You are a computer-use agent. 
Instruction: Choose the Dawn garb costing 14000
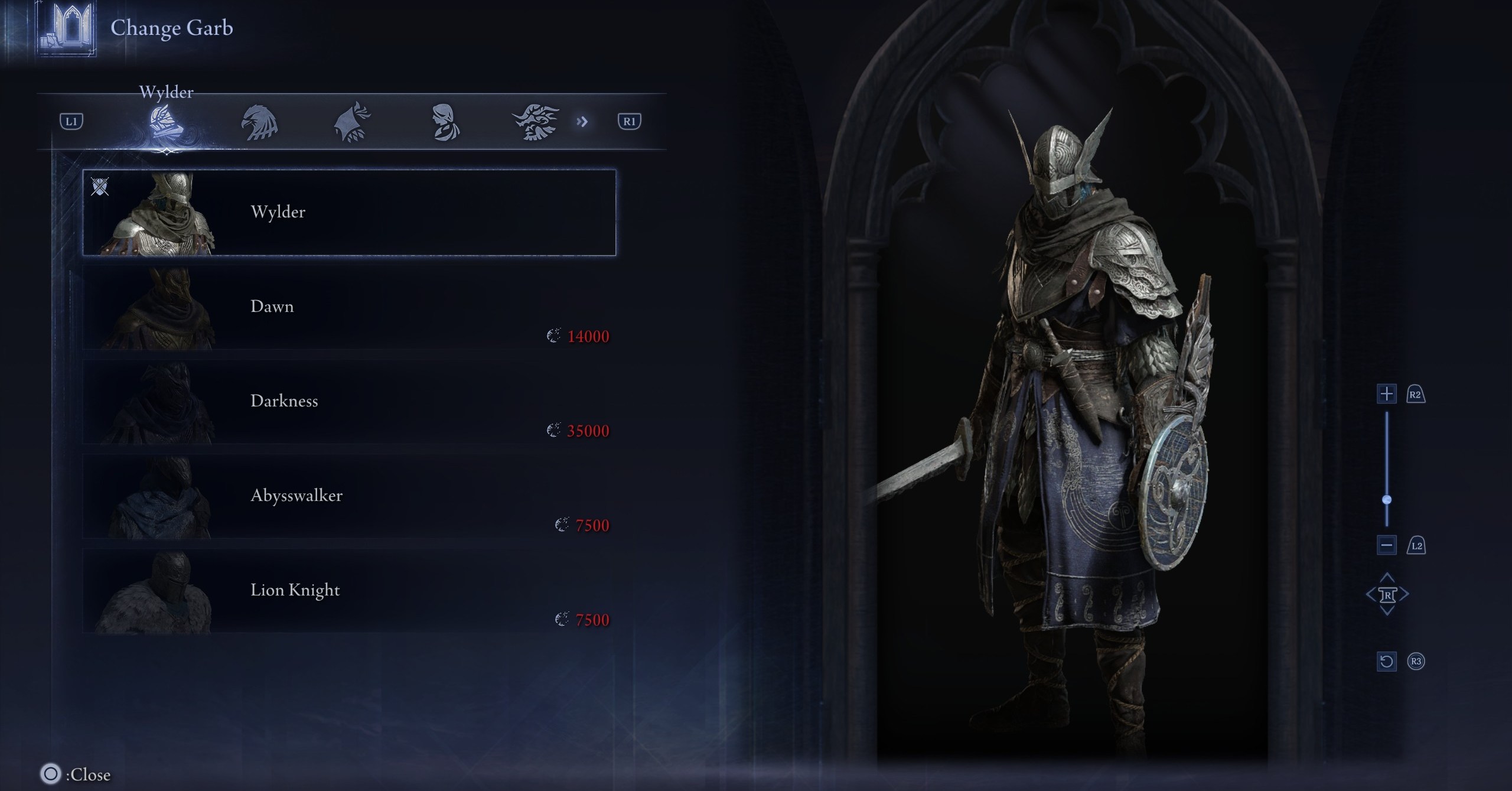(x=349, y=307)
